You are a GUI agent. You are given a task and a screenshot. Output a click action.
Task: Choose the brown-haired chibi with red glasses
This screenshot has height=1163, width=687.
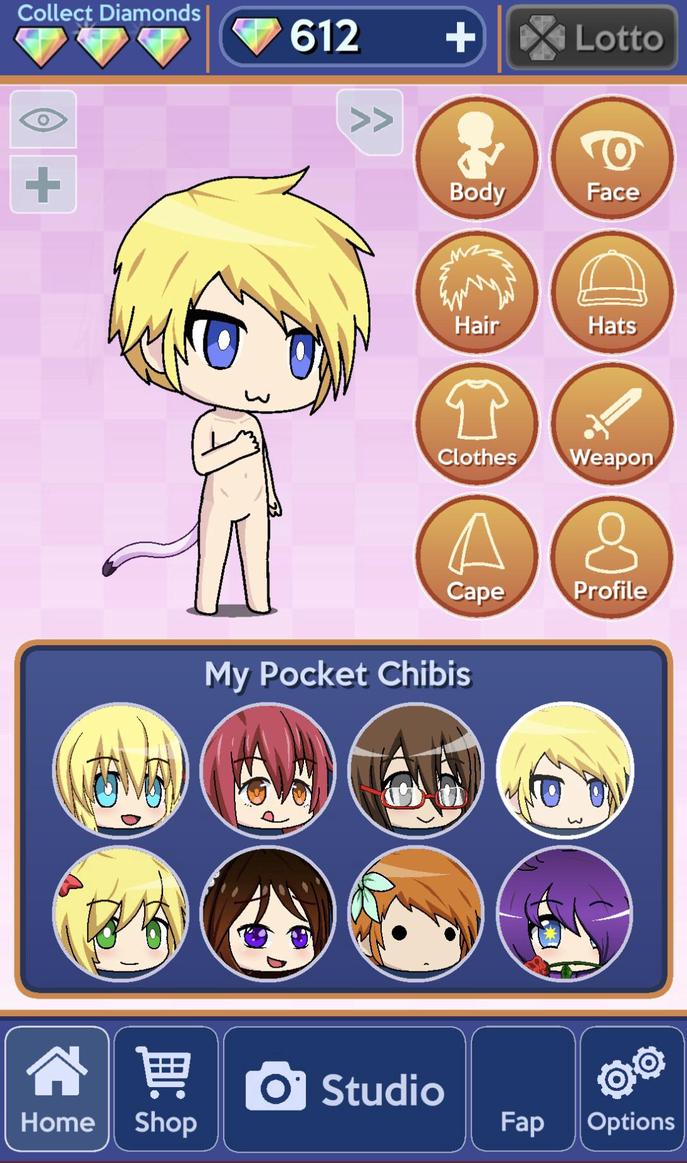point(416,770)
